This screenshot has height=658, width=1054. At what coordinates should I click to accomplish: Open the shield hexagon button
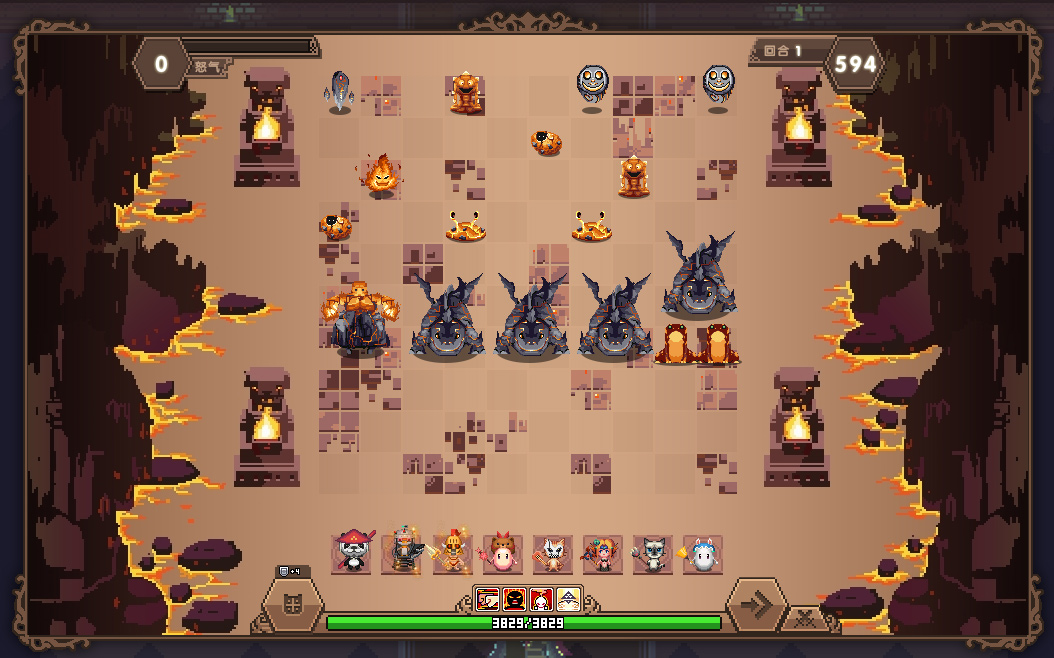coord(293,605)
